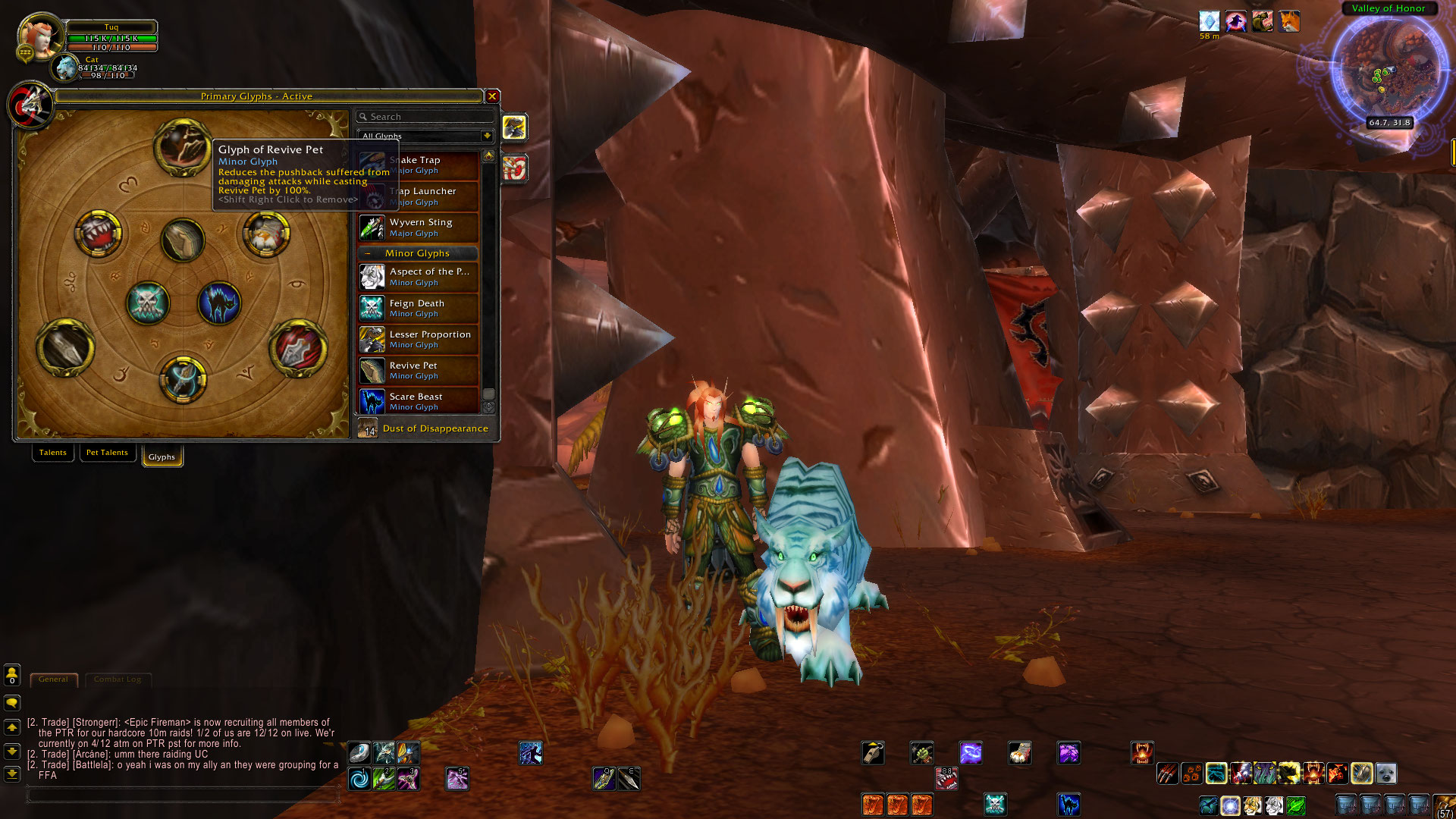Select the green swirl ability icon on the action bar
Viewport: 1456px width, 819px height.
click(x=1294, y=805)
